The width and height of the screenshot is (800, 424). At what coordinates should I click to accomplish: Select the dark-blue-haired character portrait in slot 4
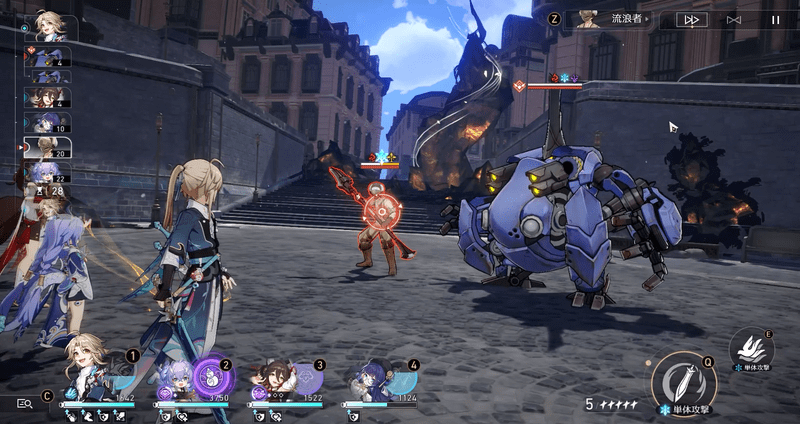tap(367, 381)
